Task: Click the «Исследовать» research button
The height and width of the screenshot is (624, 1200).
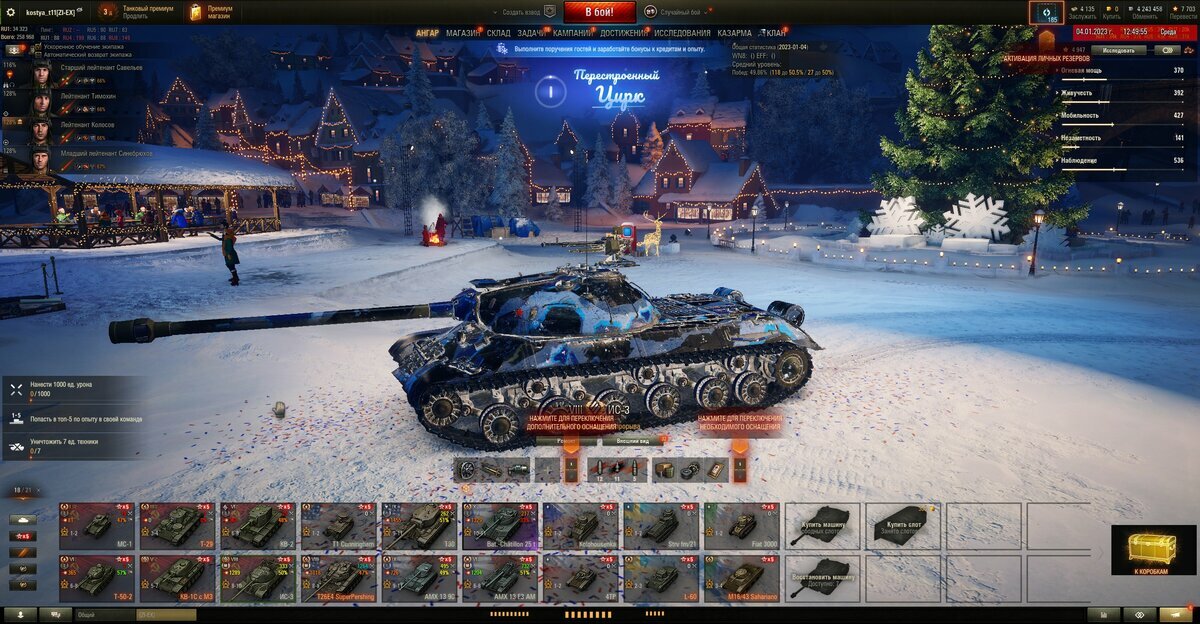Action: [x=1118, y=49]
